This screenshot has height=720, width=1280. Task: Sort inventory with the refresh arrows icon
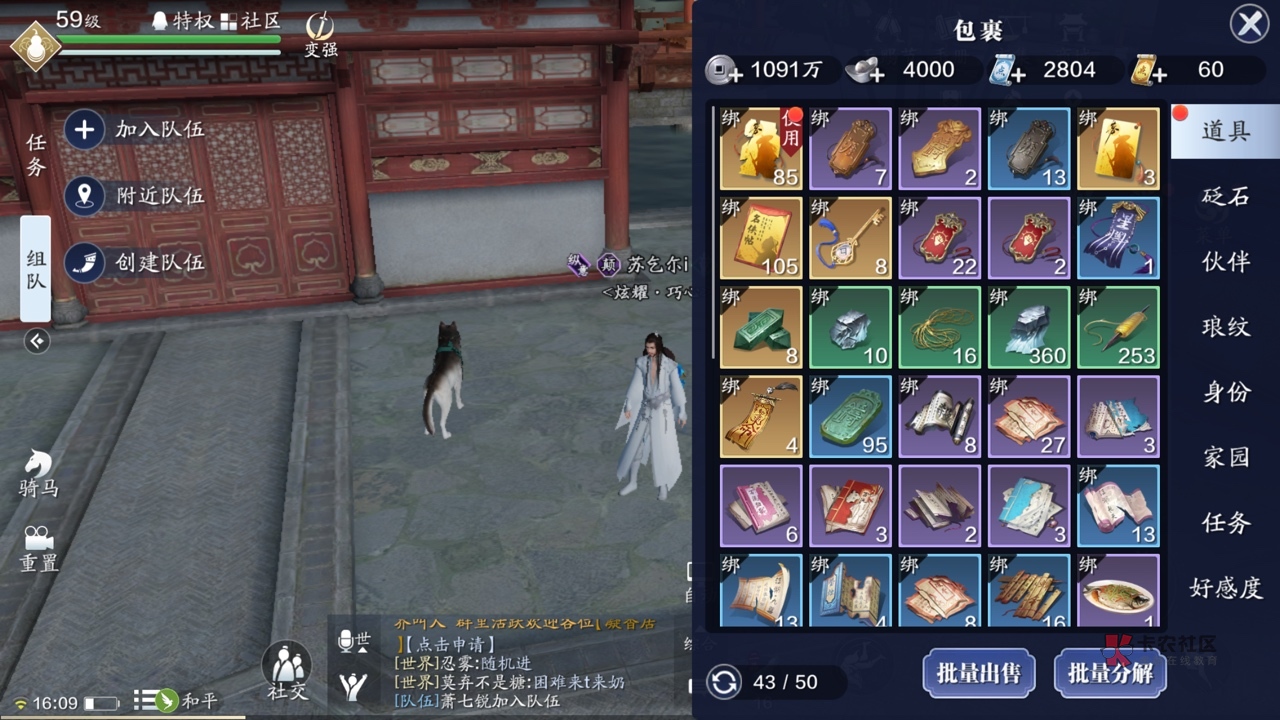tap(724, 682)
